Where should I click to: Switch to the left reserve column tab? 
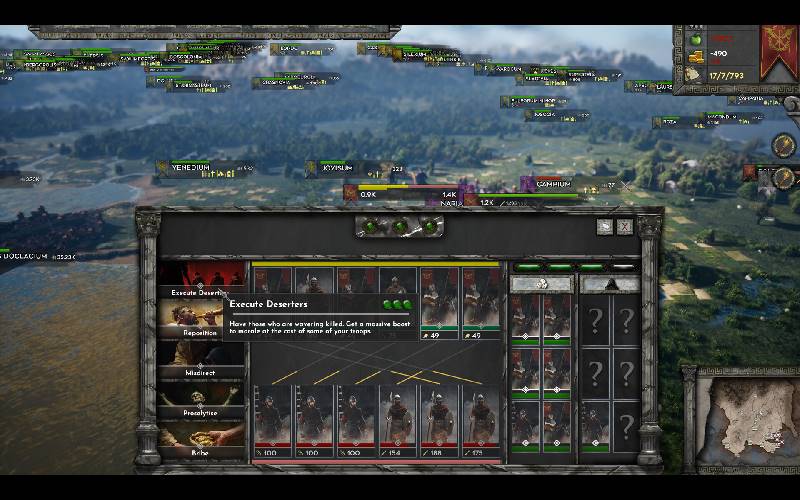pos(541,284)
